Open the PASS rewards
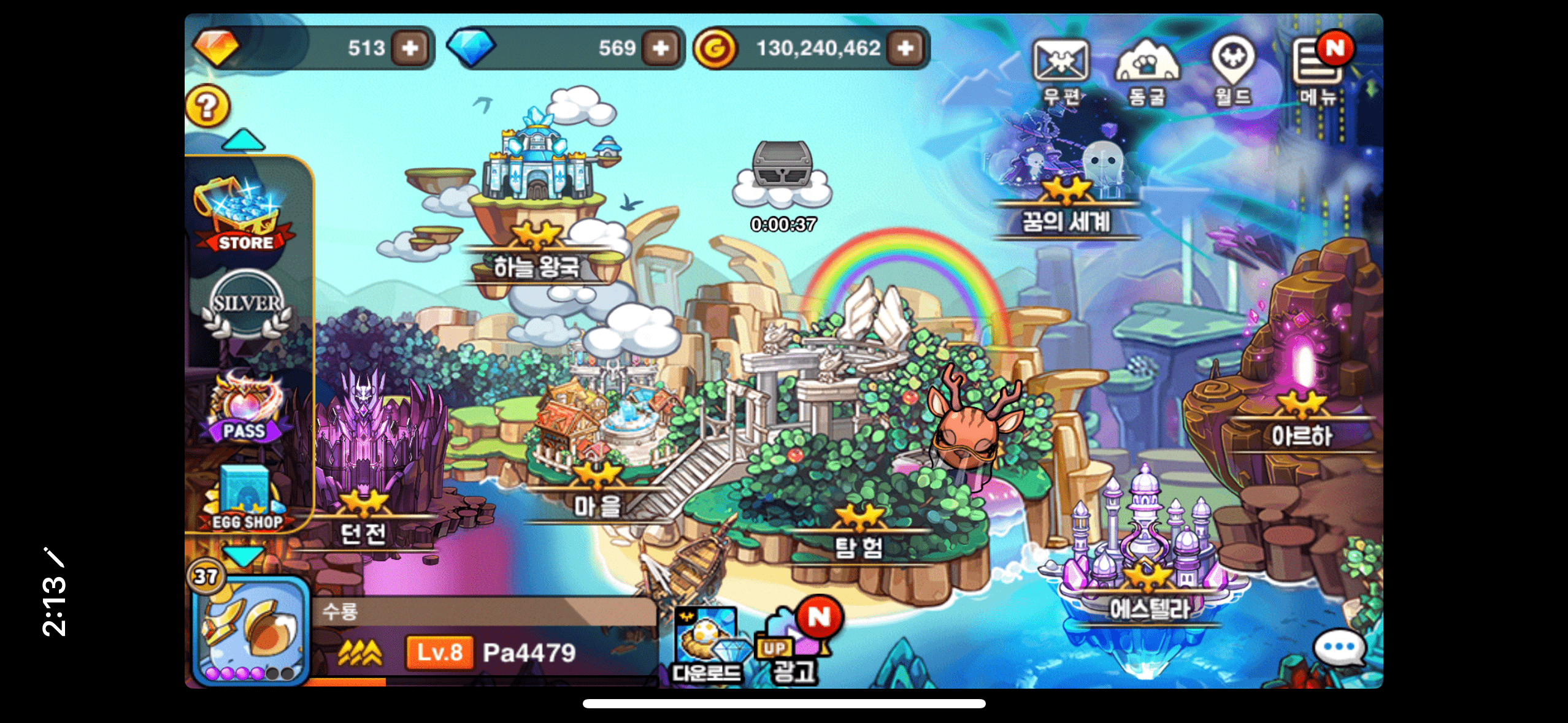Screen dimensions: 1568x723 pyautogui.click(x=245, y=408)
